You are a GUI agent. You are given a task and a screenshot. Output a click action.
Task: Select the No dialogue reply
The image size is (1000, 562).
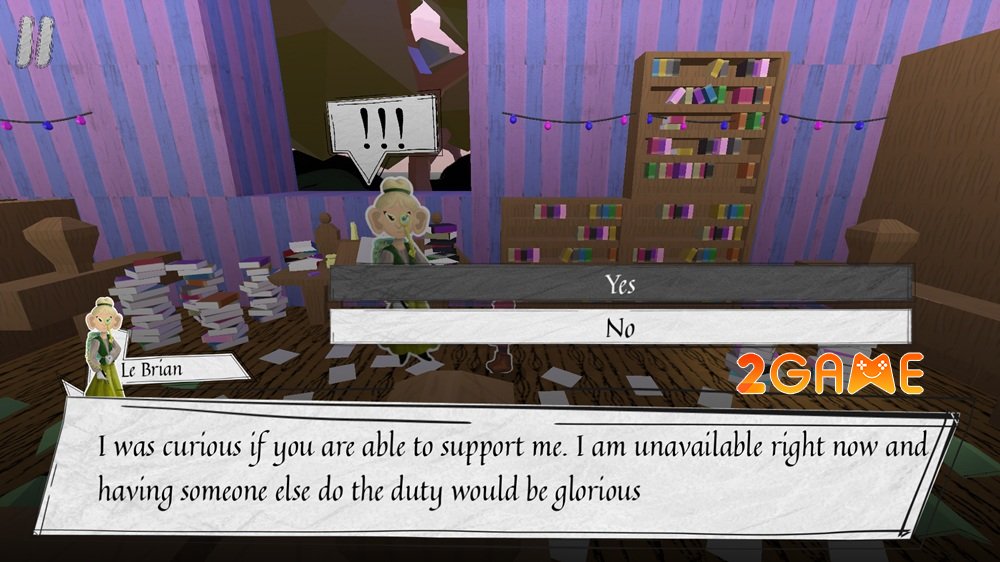click(x=620, y=327)
